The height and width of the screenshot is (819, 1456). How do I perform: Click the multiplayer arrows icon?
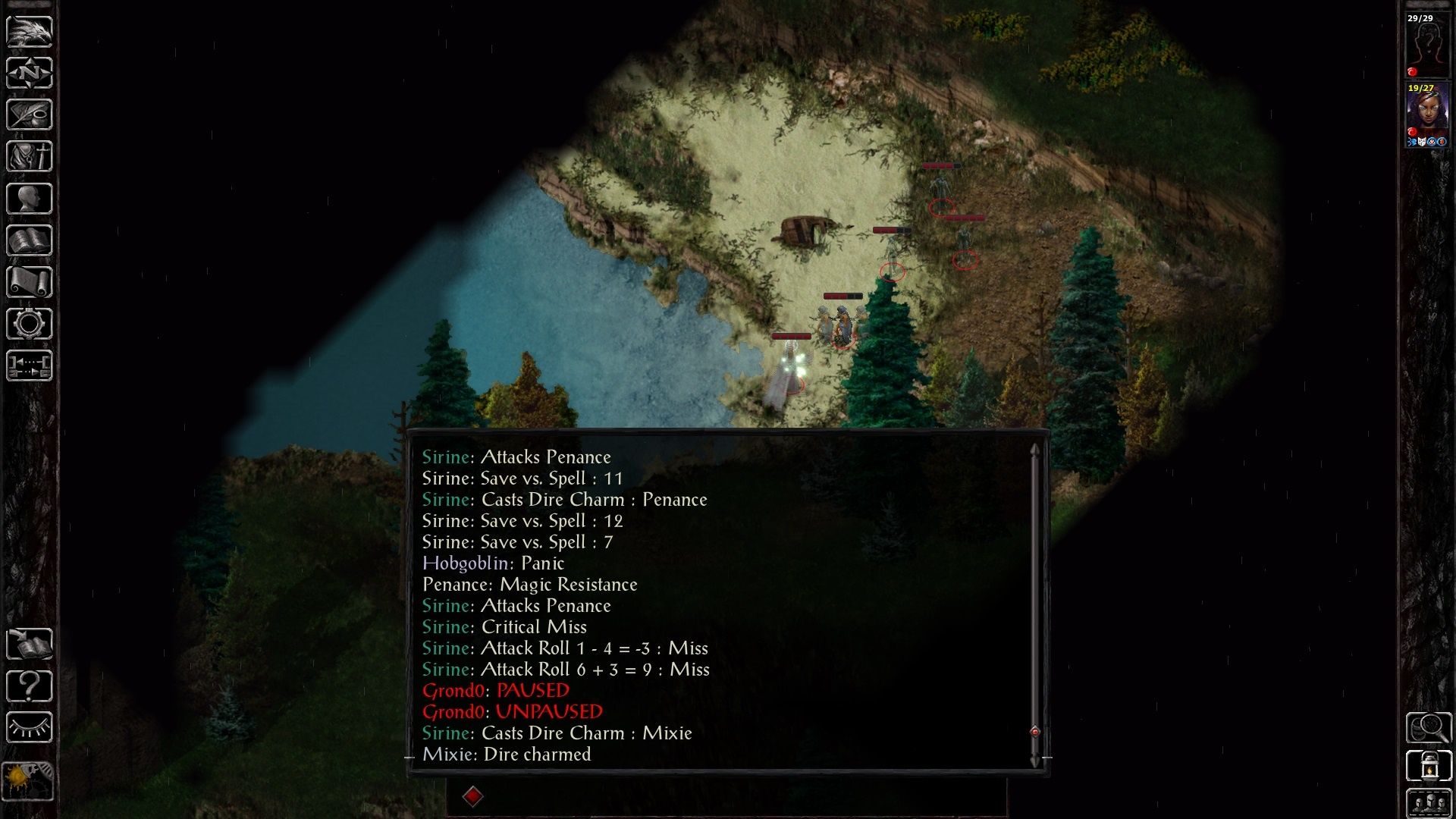click(x=30, y=366)
